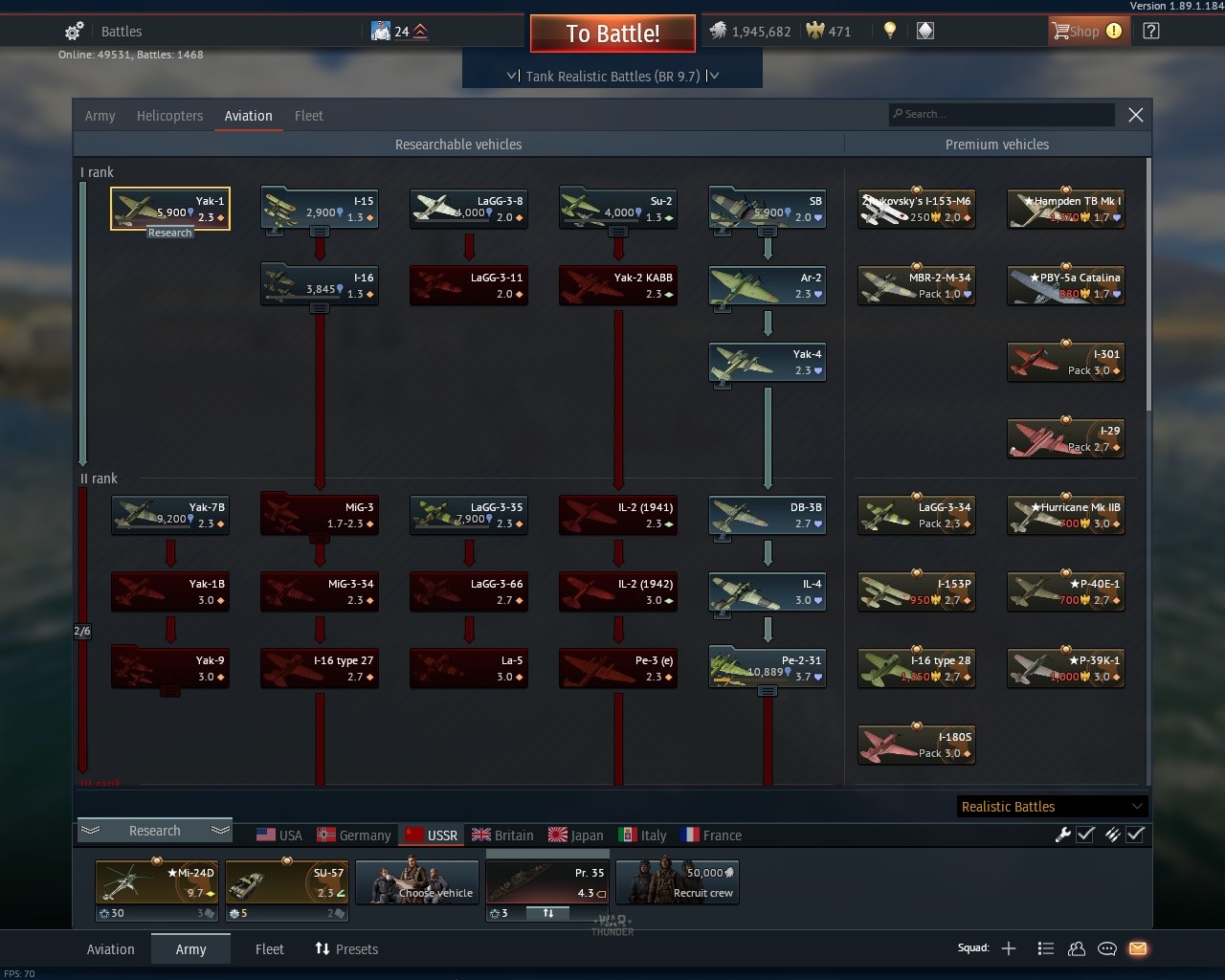Open the Realistic Battles mode dropdown
Viewport: 1225px width, 980px height.
(x=1050, y=806)
